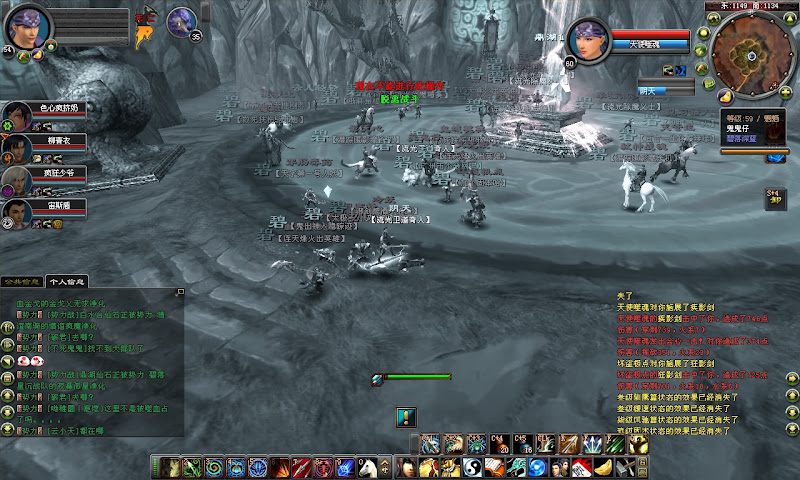Select the purple pet portrait
The height and width of the screenshot is (480, 800).
181,20
